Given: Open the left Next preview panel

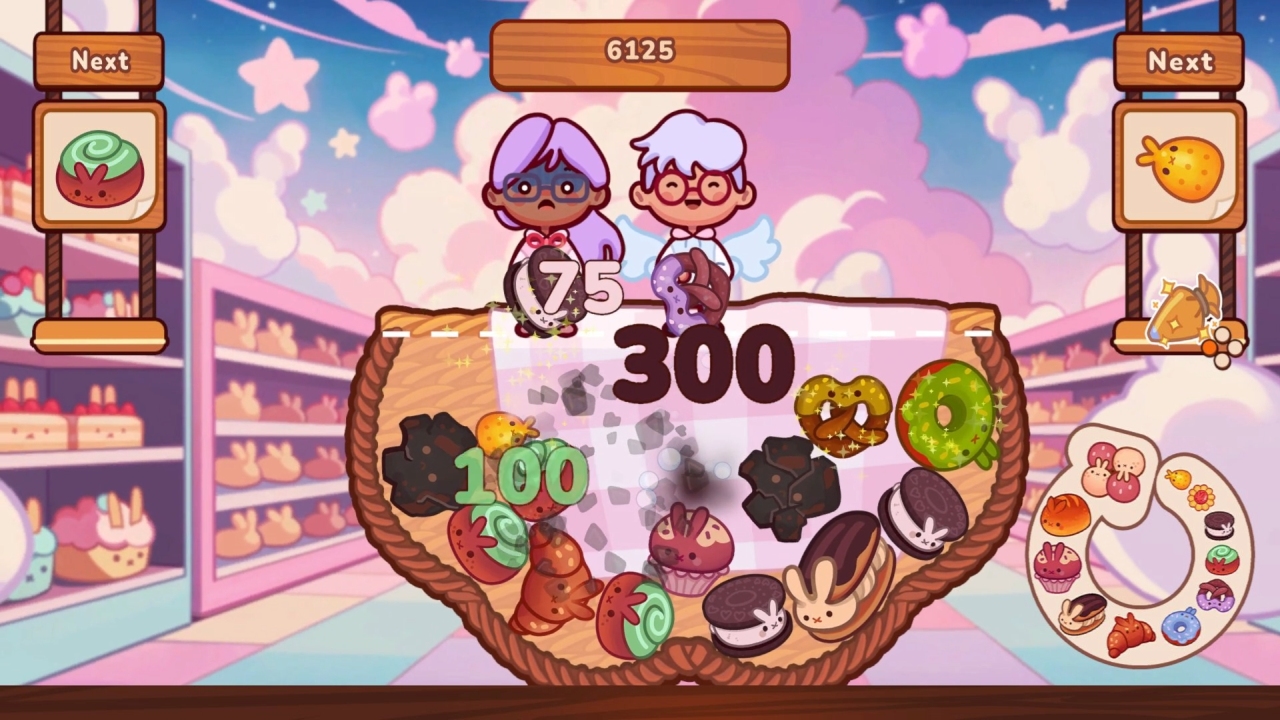Looking at the screenshot, I should (98, 62).
